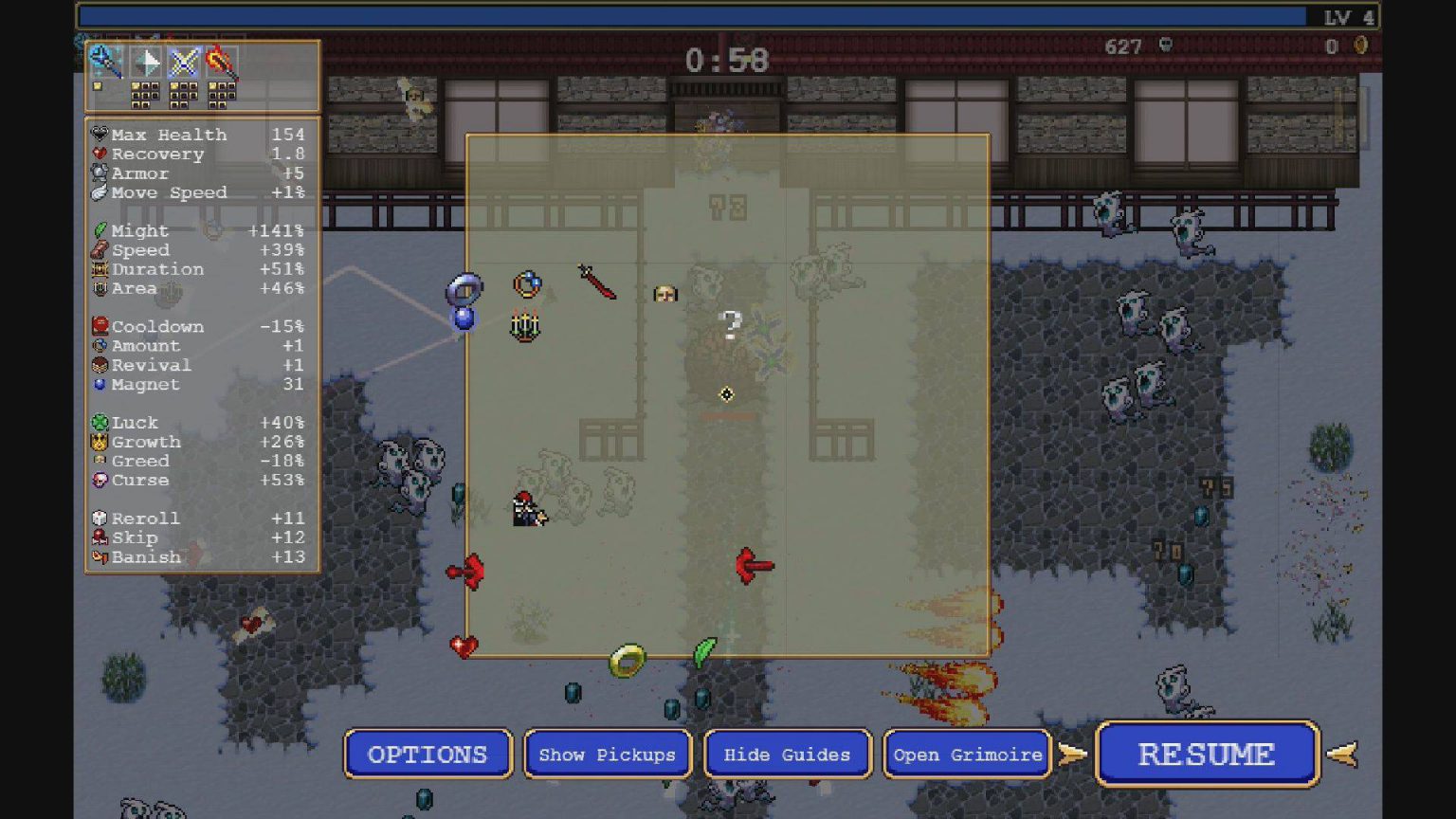Viewport: 1456px width, 819px height.
Task: Toggle Show Pickups
Action: pyautogui.click(x=606, y=755)
